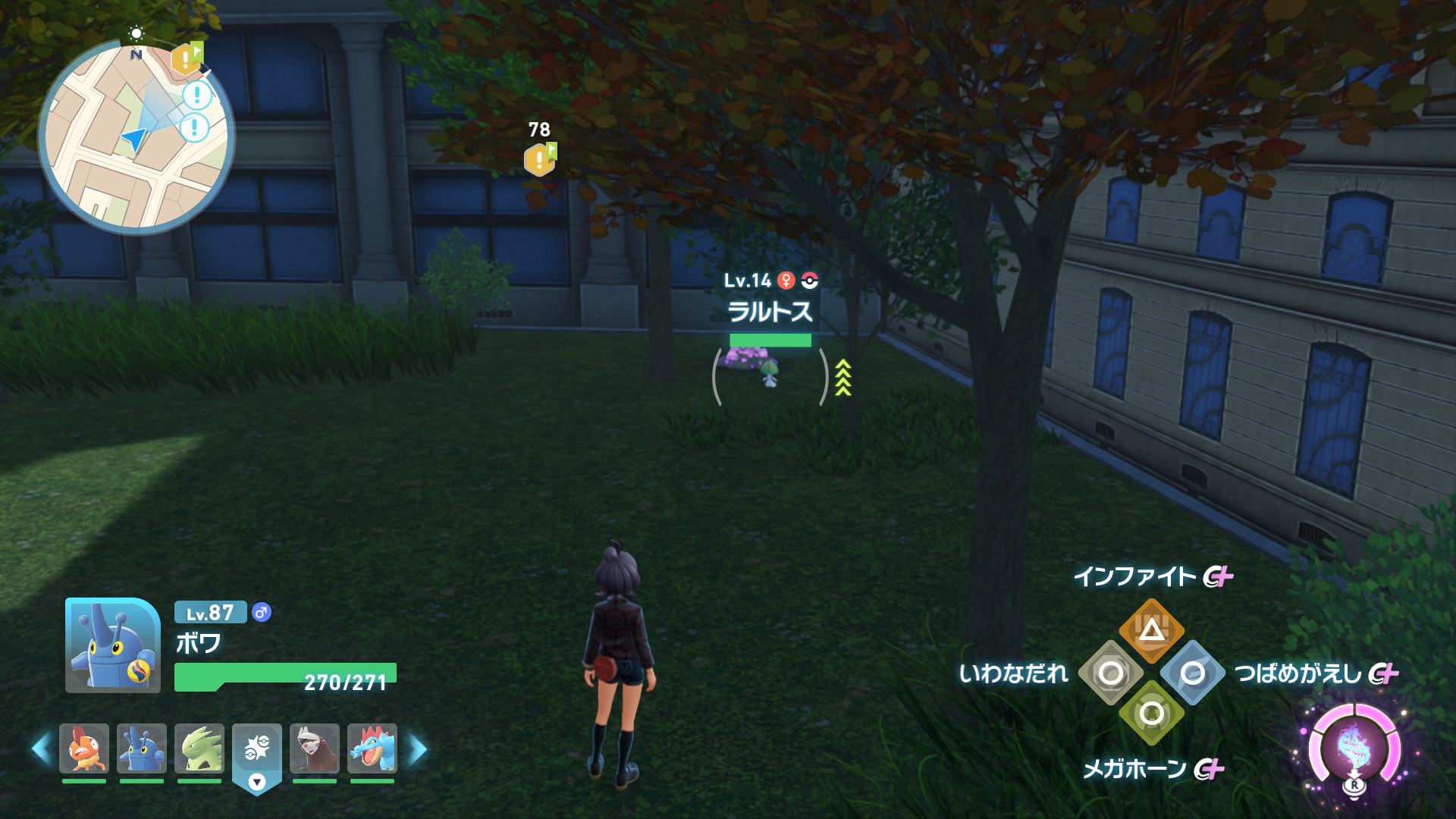Viewport: 1456px width, 819px height.
Task: Open the Poké Ball item selector slot
Action: 257,751
